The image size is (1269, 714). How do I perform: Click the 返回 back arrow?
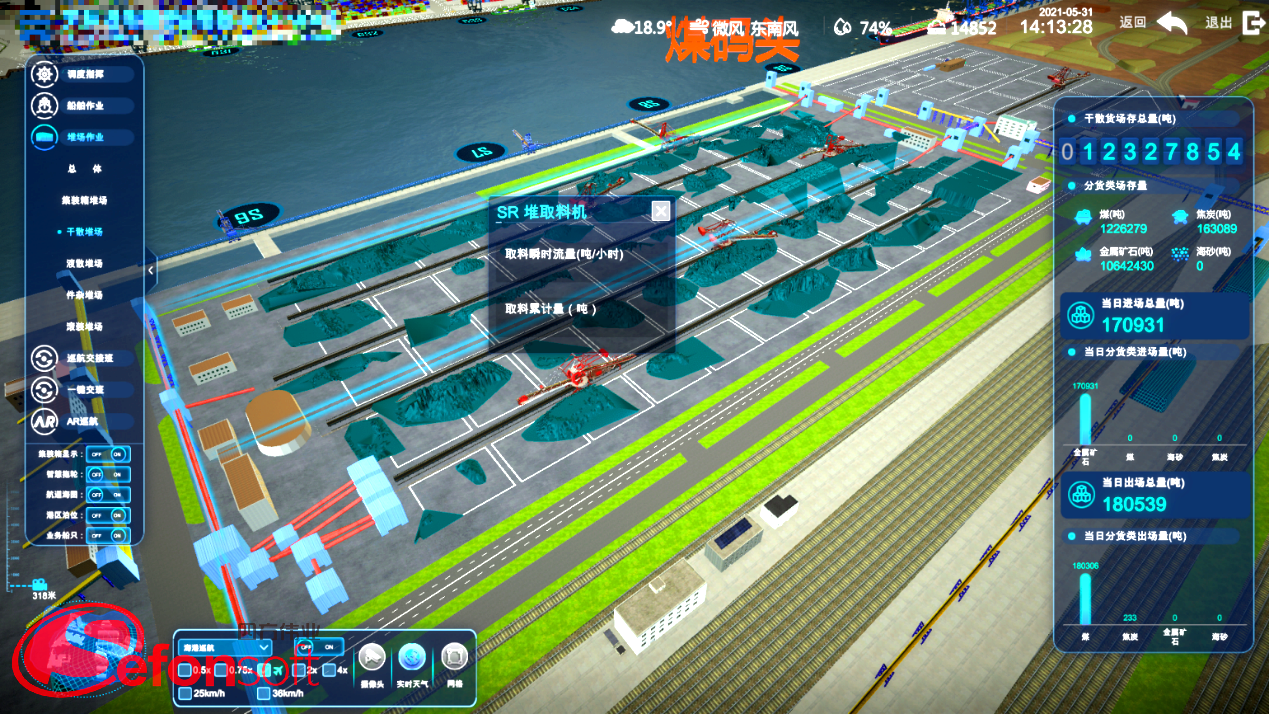point(1172,24)
